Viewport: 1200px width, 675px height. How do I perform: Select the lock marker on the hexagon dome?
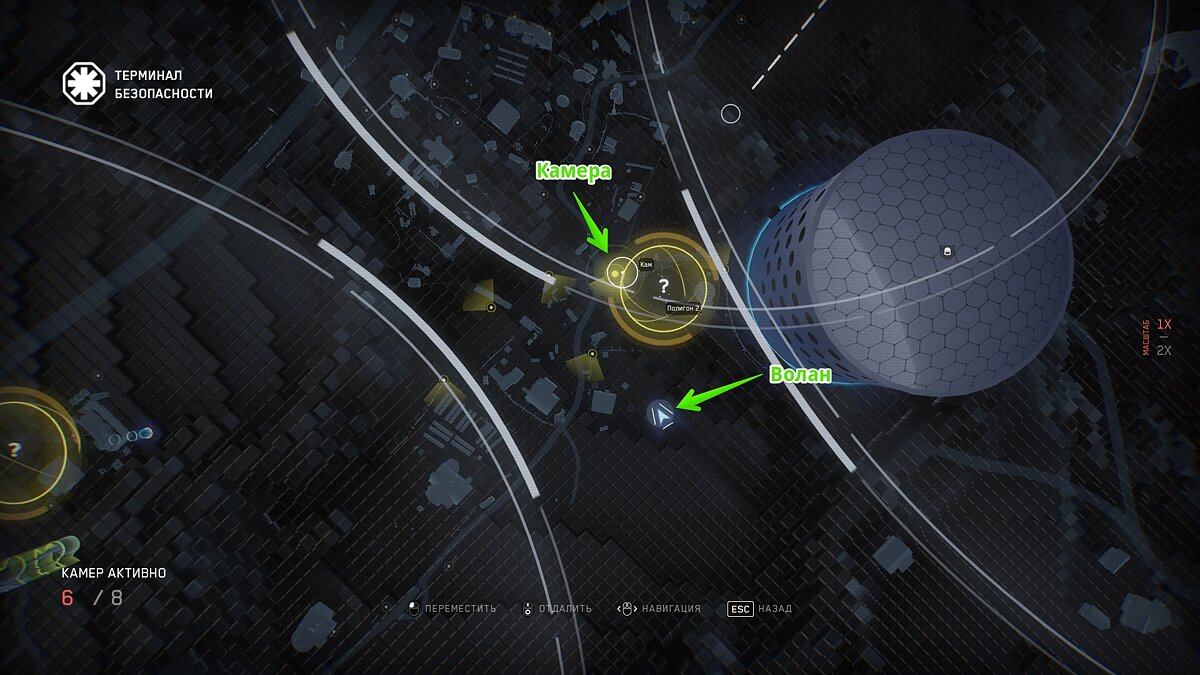pyautogui.click(x=948, y=250)
